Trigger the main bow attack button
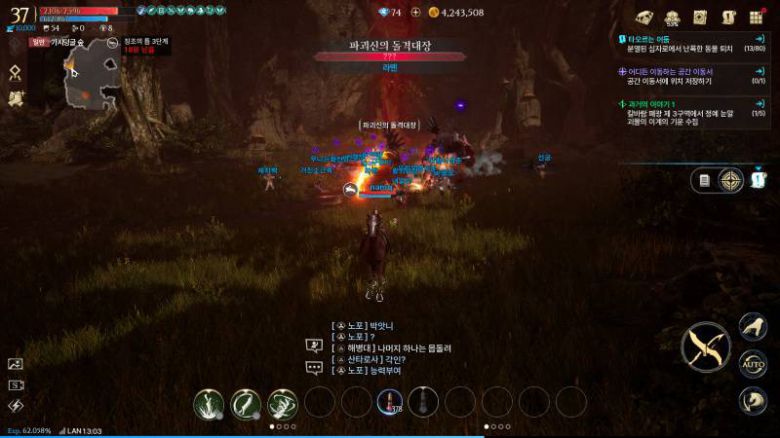Screen dimensions: 780x438 706,348
